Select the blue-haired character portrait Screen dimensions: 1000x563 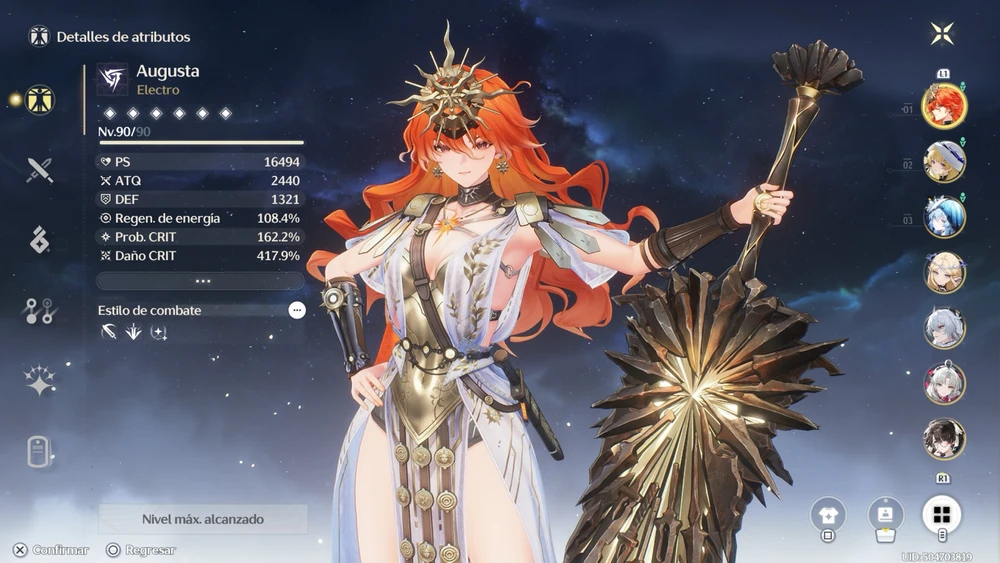click(x=943, y=218)
